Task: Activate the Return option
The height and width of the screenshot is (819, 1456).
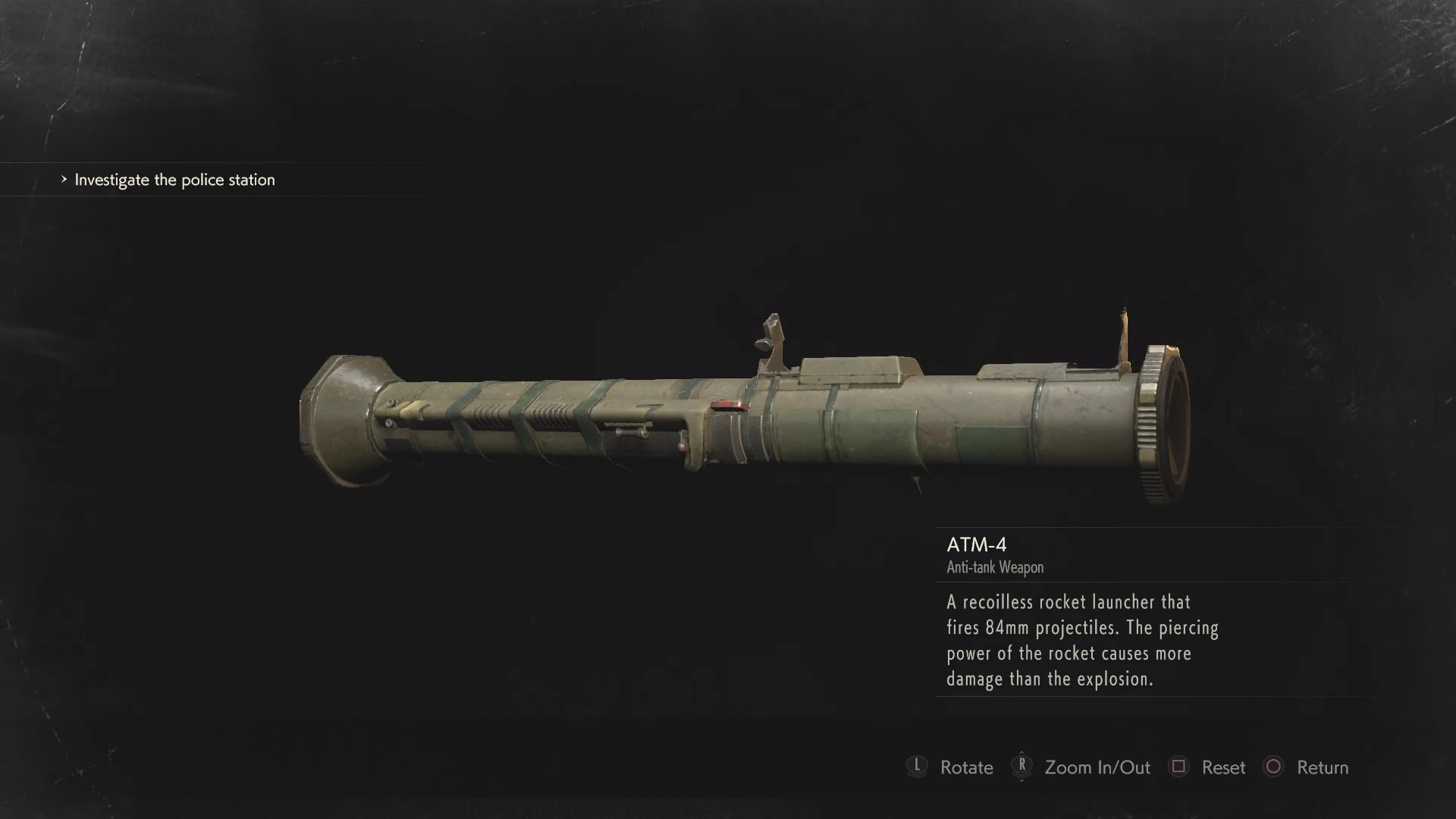Action: point(1323,767)
